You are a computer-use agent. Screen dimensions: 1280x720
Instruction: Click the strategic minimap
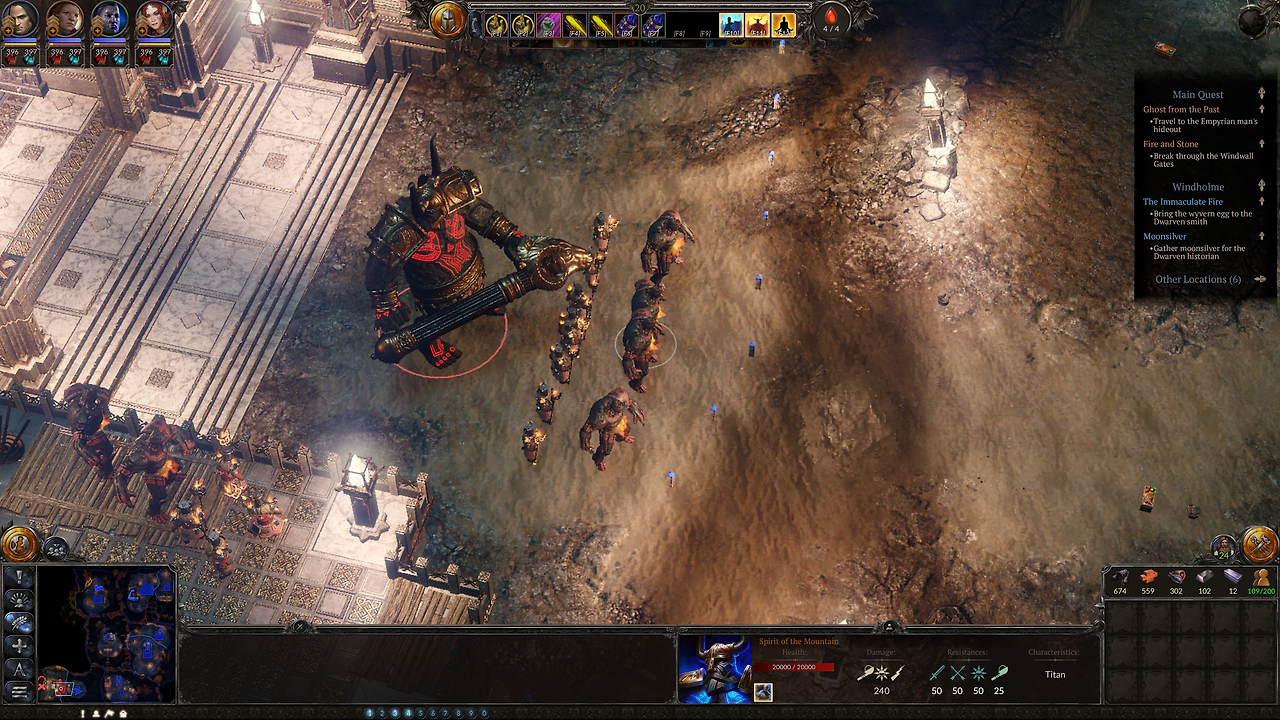click(108, 635)
